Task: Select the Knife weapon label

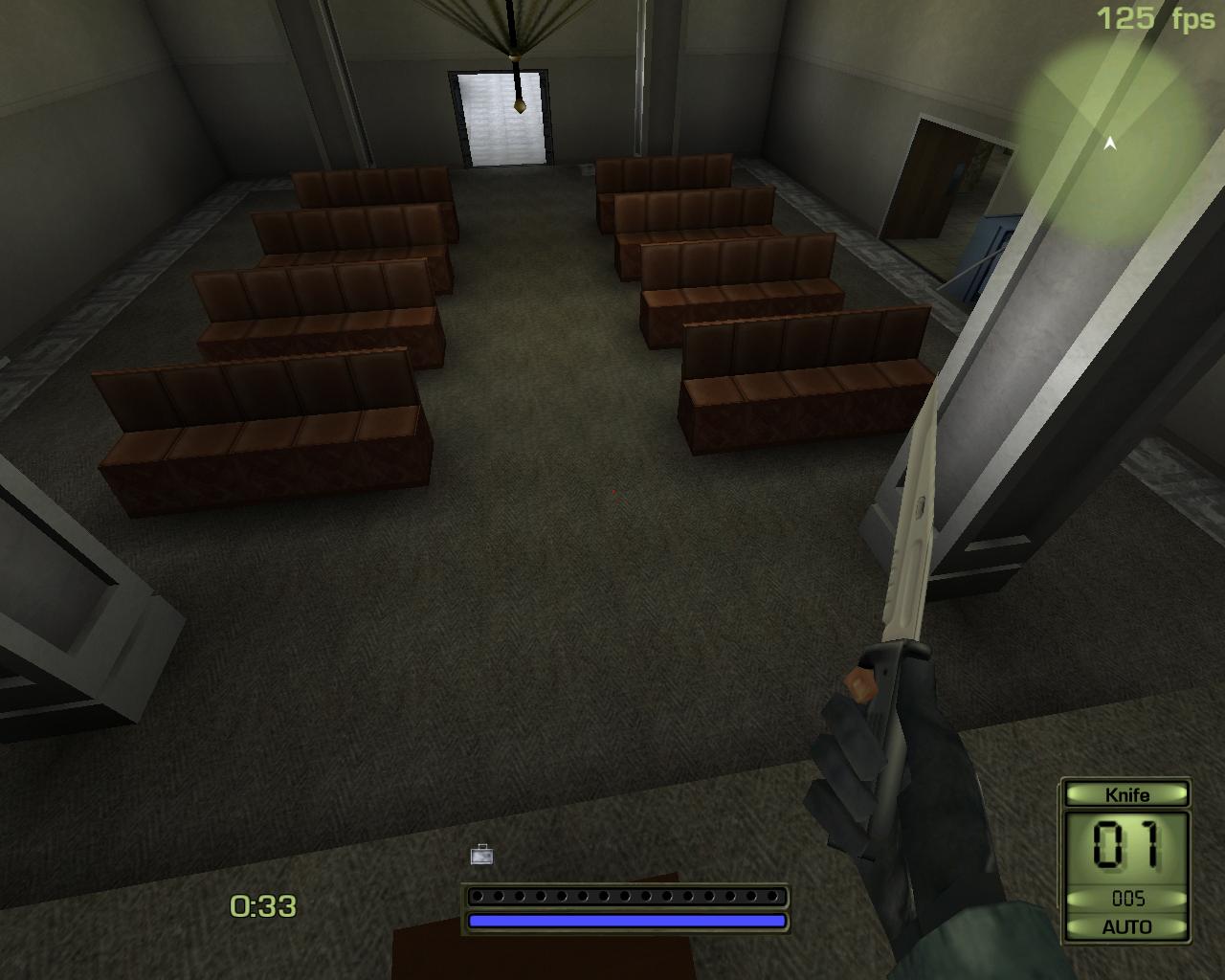Action: (1126, 794)
